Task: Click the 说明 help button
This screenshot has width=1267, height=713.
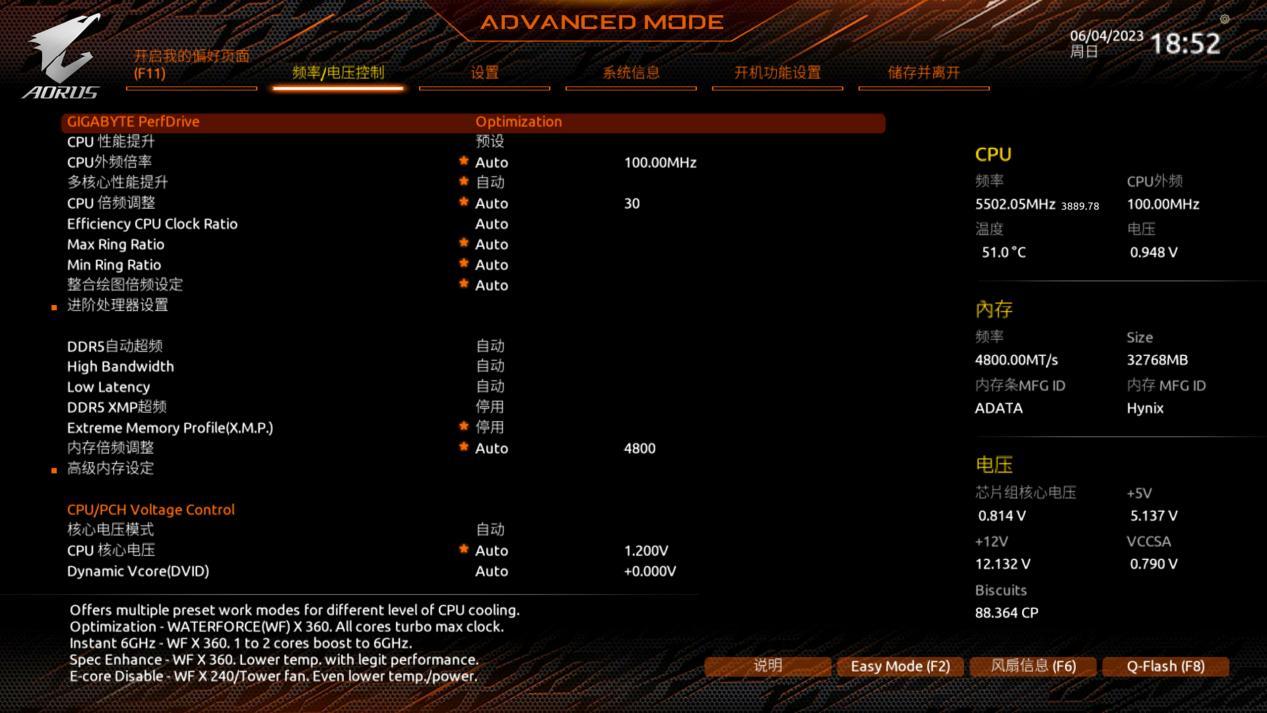Action: (767, 666)
